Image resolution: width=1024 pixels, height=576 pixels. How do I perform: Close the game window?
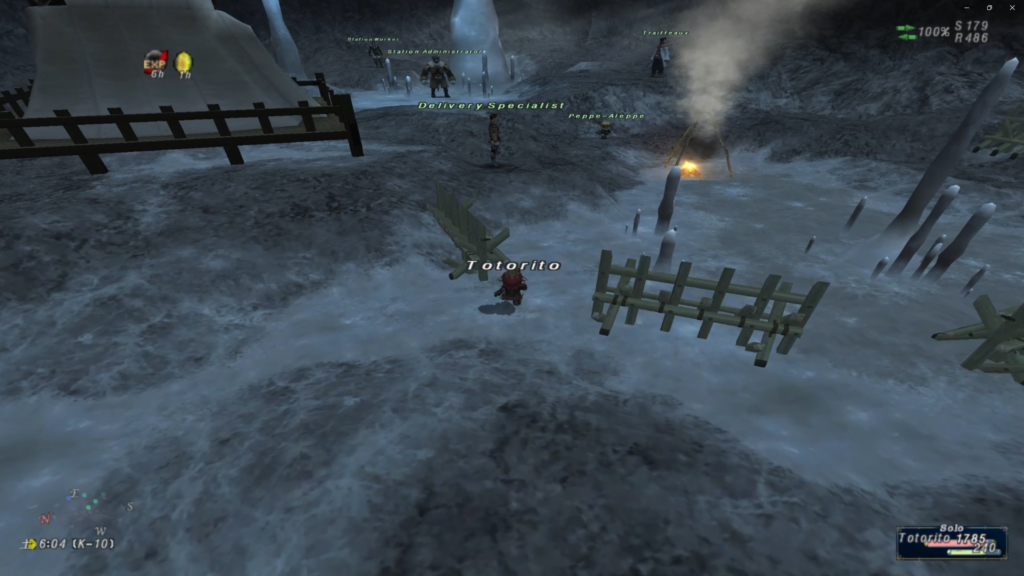pos(1010,7)
